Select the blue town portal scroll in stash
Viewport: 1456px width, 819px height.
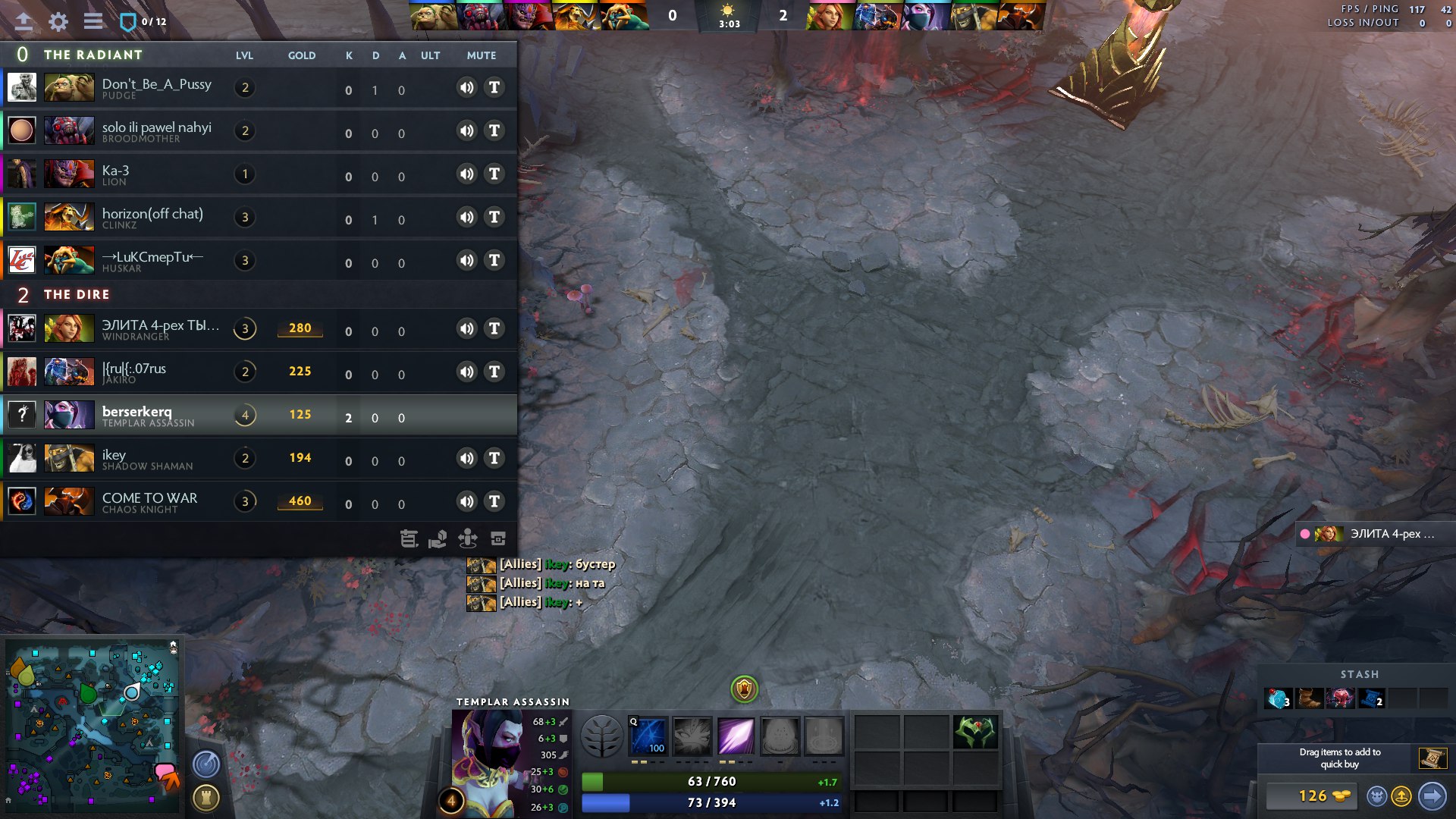click(1371, 698)
